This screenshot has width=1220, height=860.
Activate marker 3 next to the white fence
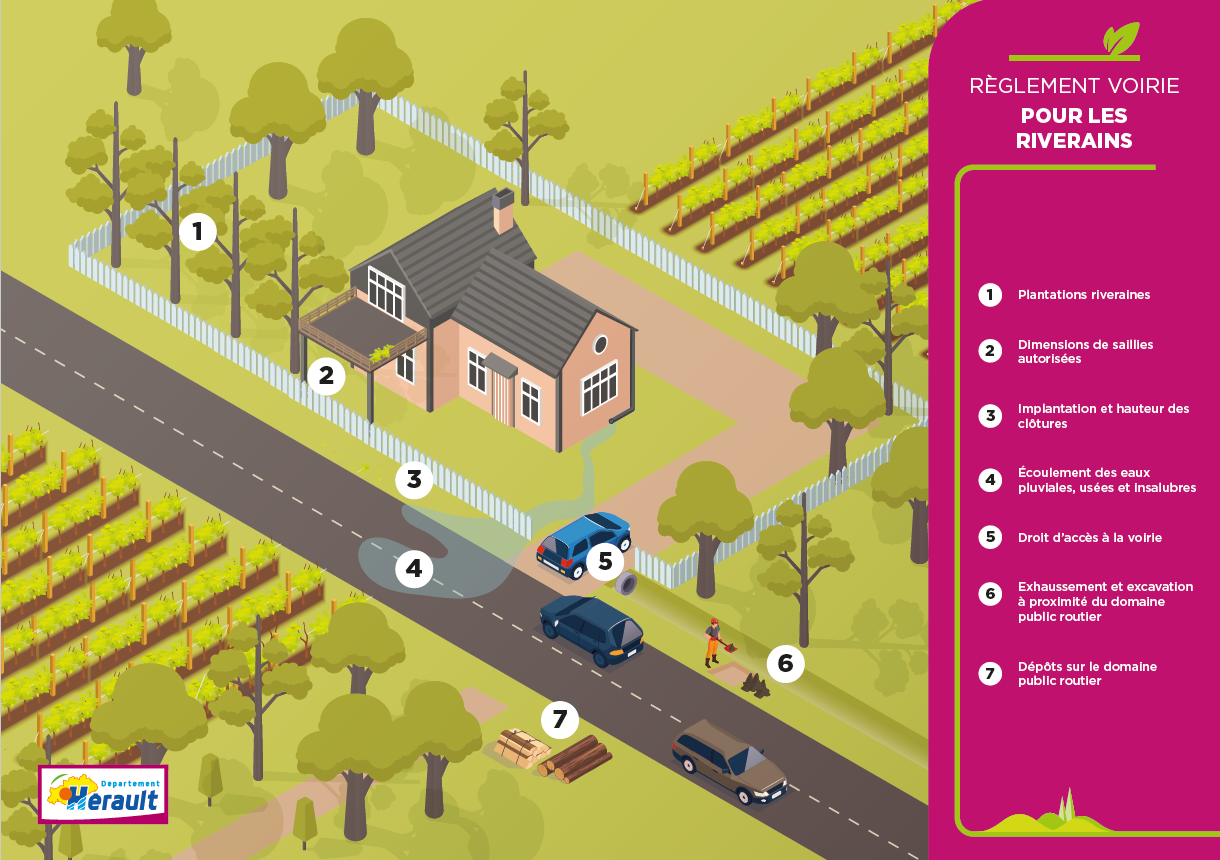[414, 479]
